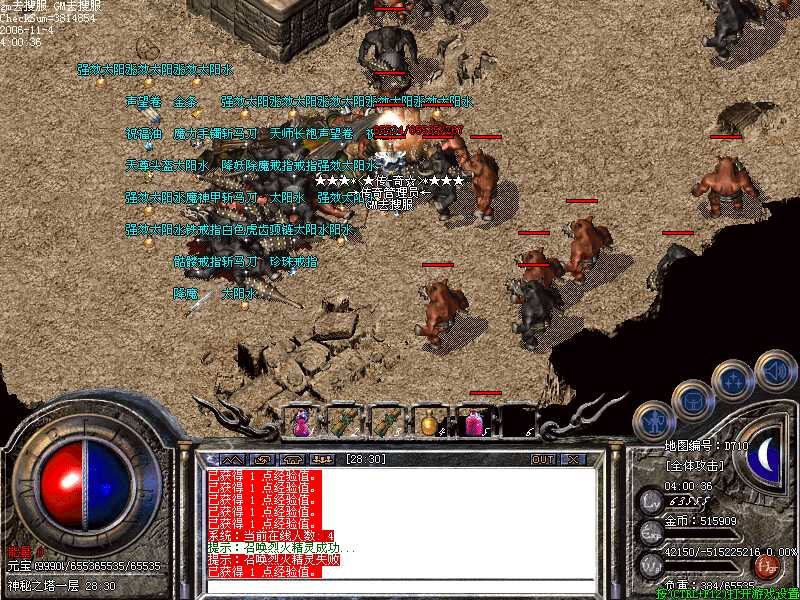Click inside the chat message window

pos(400,525)
